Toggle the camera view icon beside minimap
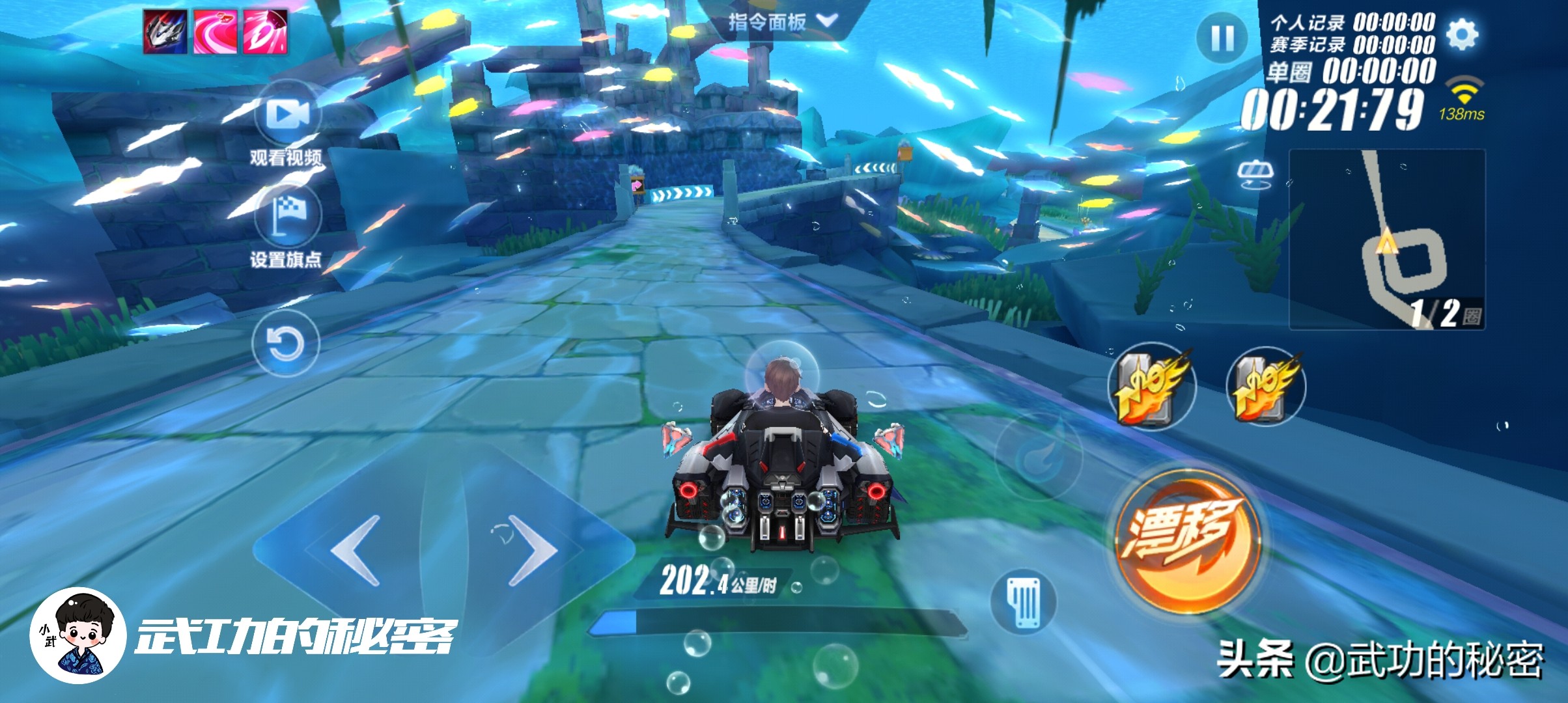1568x703 pixels. click(1254, 174)
